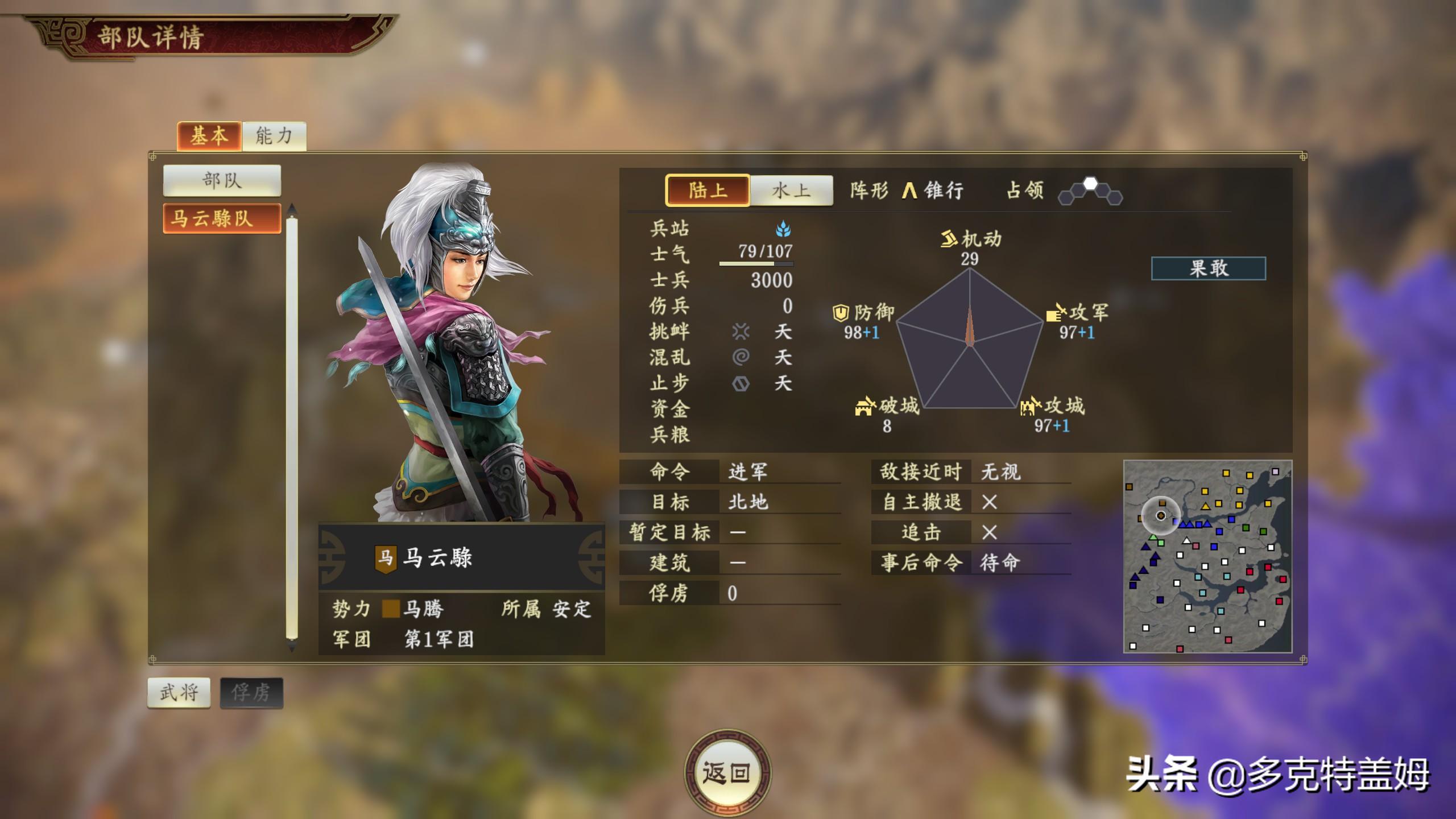Select the 武将 tab below the portrait
Screen dimensions: 1456x819
[179, 693]
